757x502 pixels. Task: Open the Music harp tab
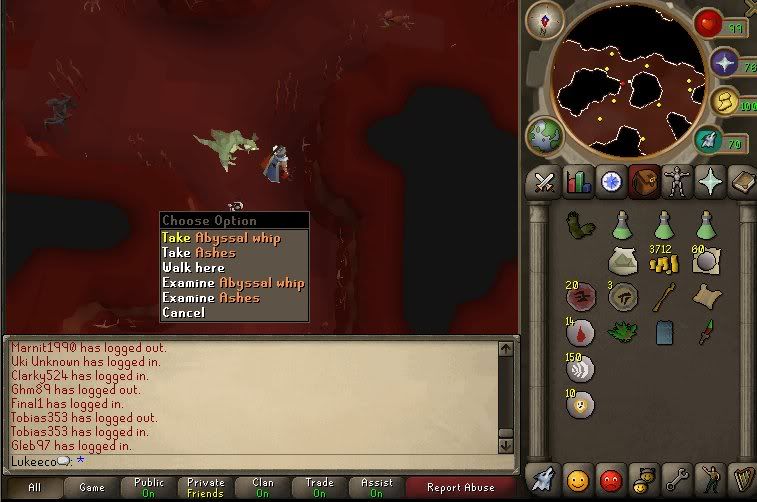tap(743, 478)
